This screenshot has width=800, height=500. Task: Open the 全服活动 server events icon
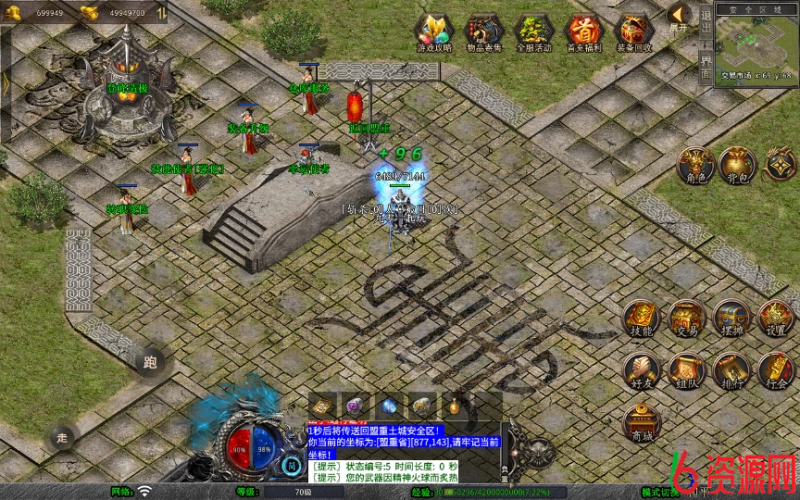pyautogui.click(x=534, y=31)
